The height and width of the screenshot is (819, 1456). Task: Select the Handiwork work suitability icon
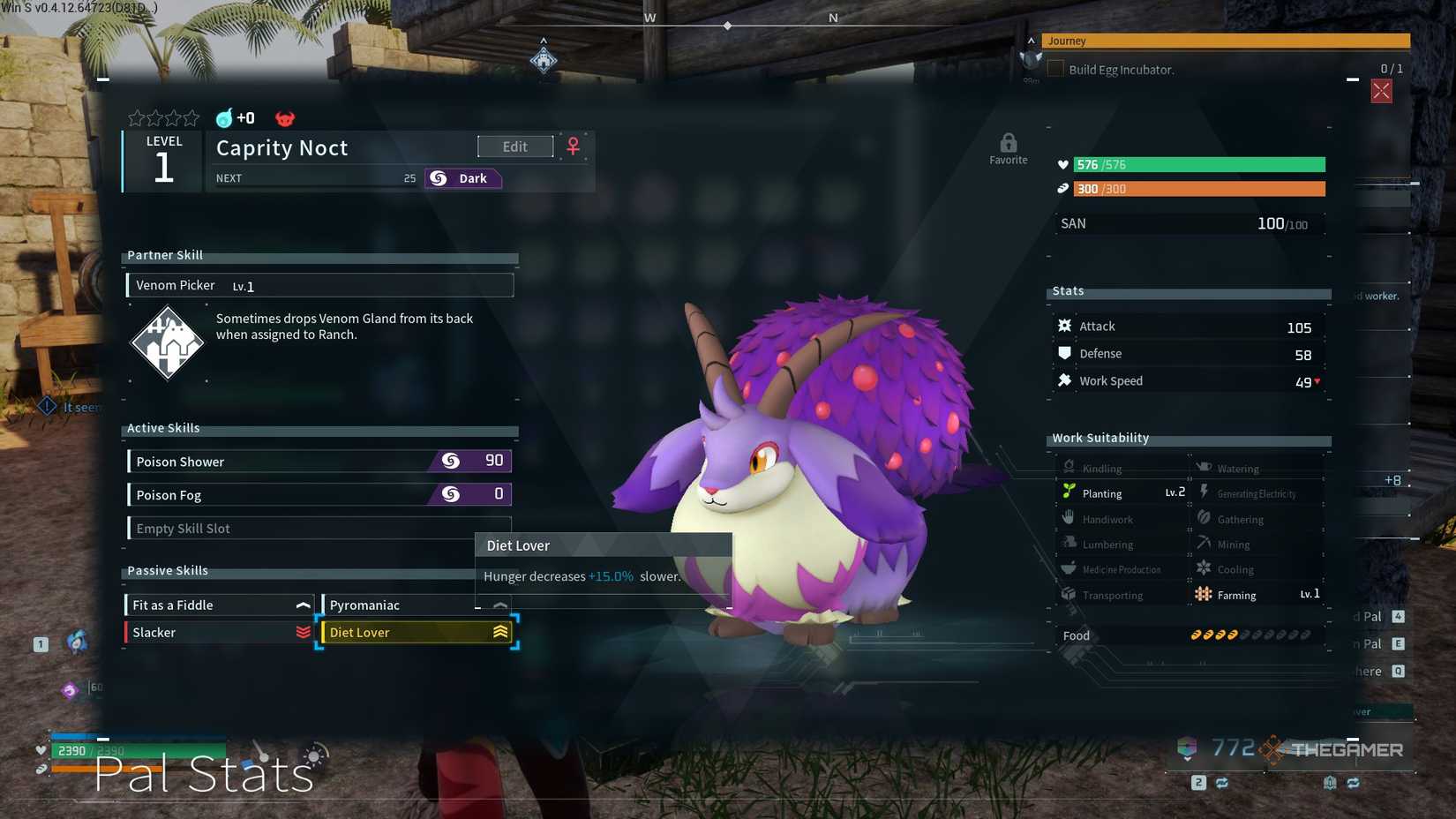point(1069,519)
